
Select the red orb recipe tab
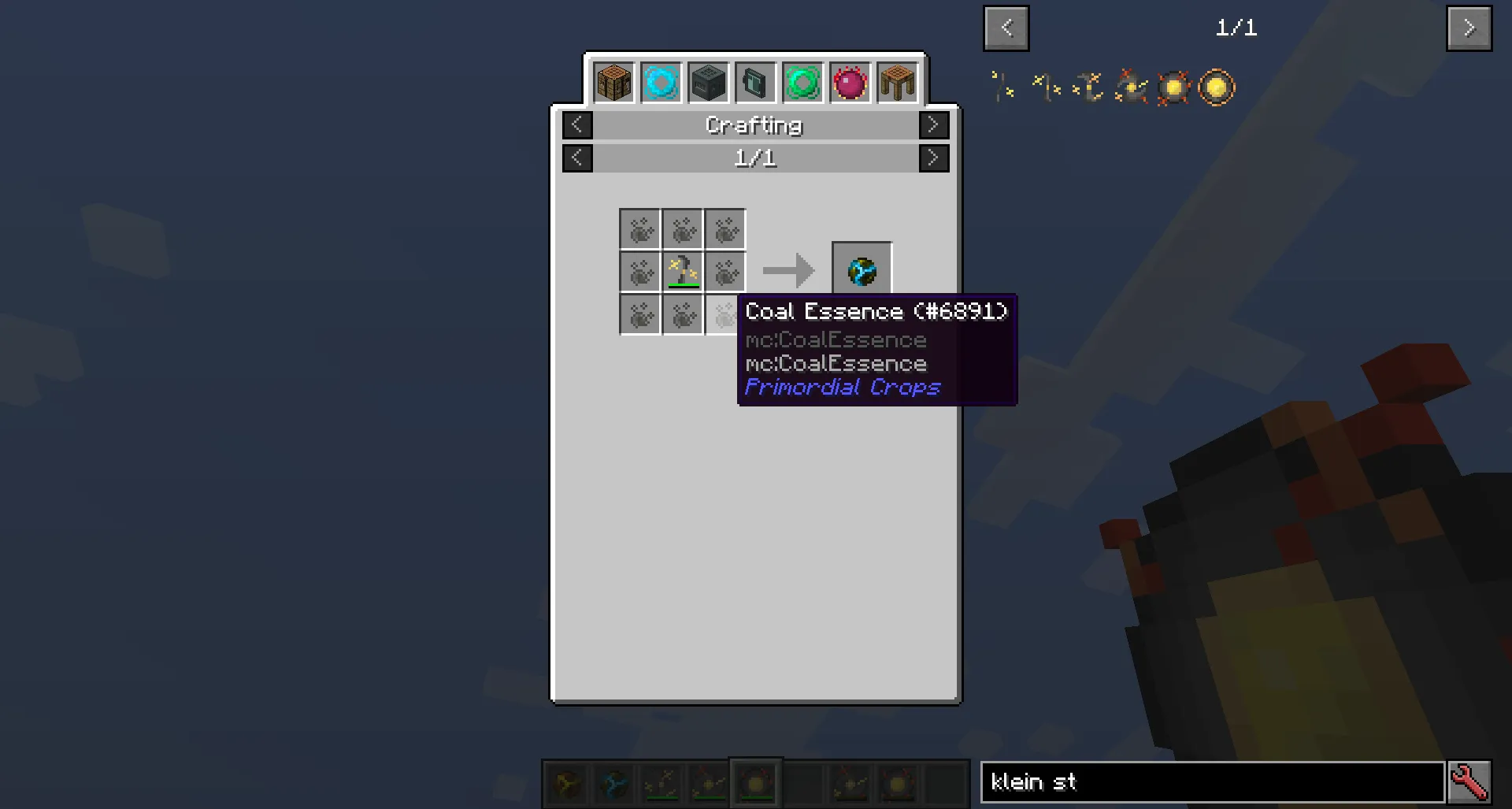pos(850,83)
